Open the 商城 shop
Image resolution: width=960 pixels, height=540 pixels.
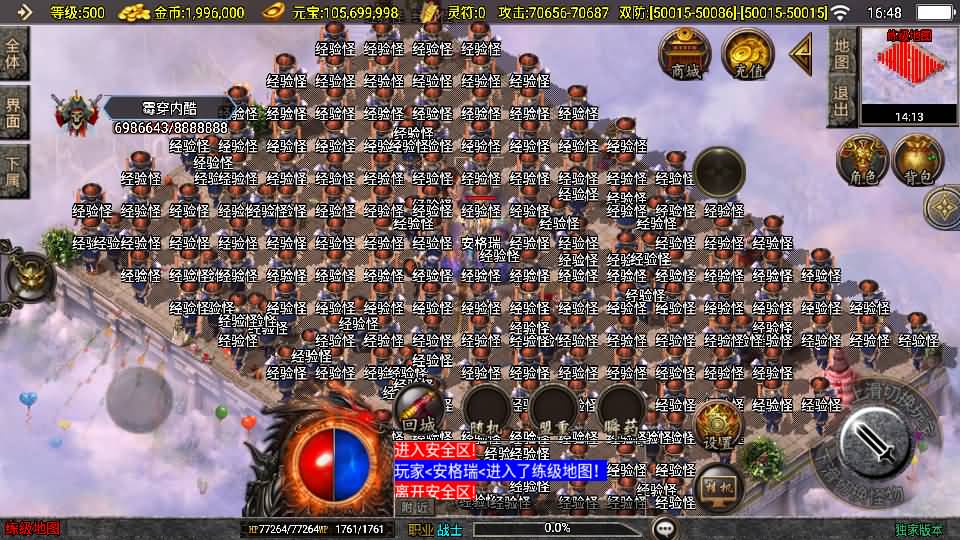coord(685,54)
